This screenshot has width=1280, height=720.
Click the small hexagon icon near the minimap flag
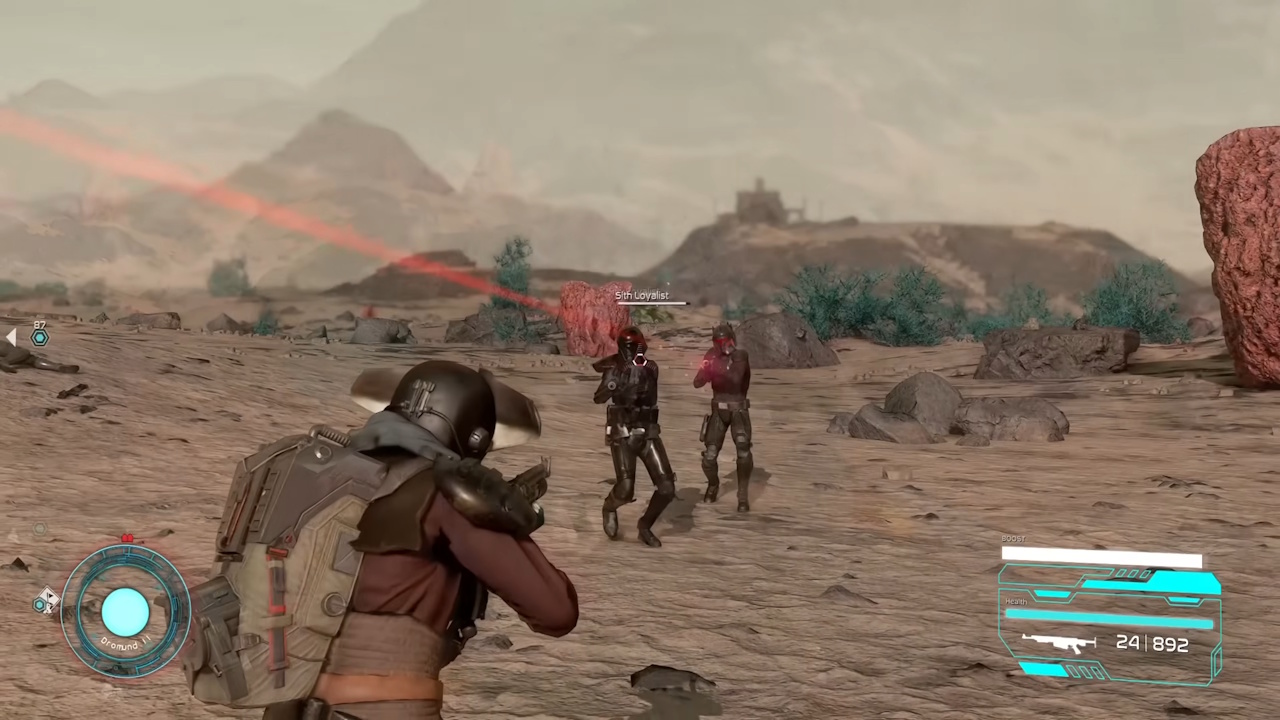tap(39, 602)
